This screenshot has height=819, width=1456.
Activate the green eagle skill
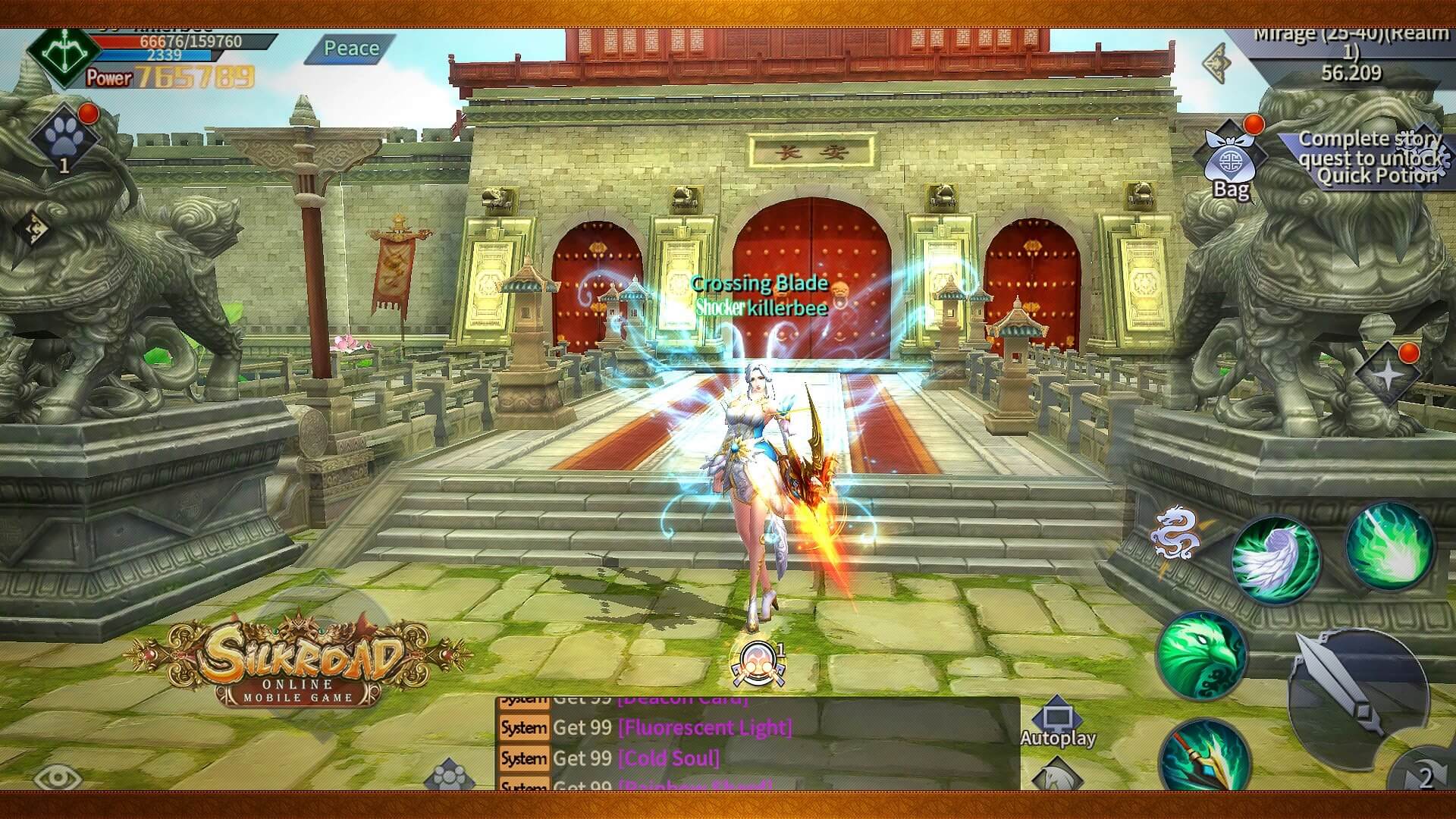tap(1200, 655)
